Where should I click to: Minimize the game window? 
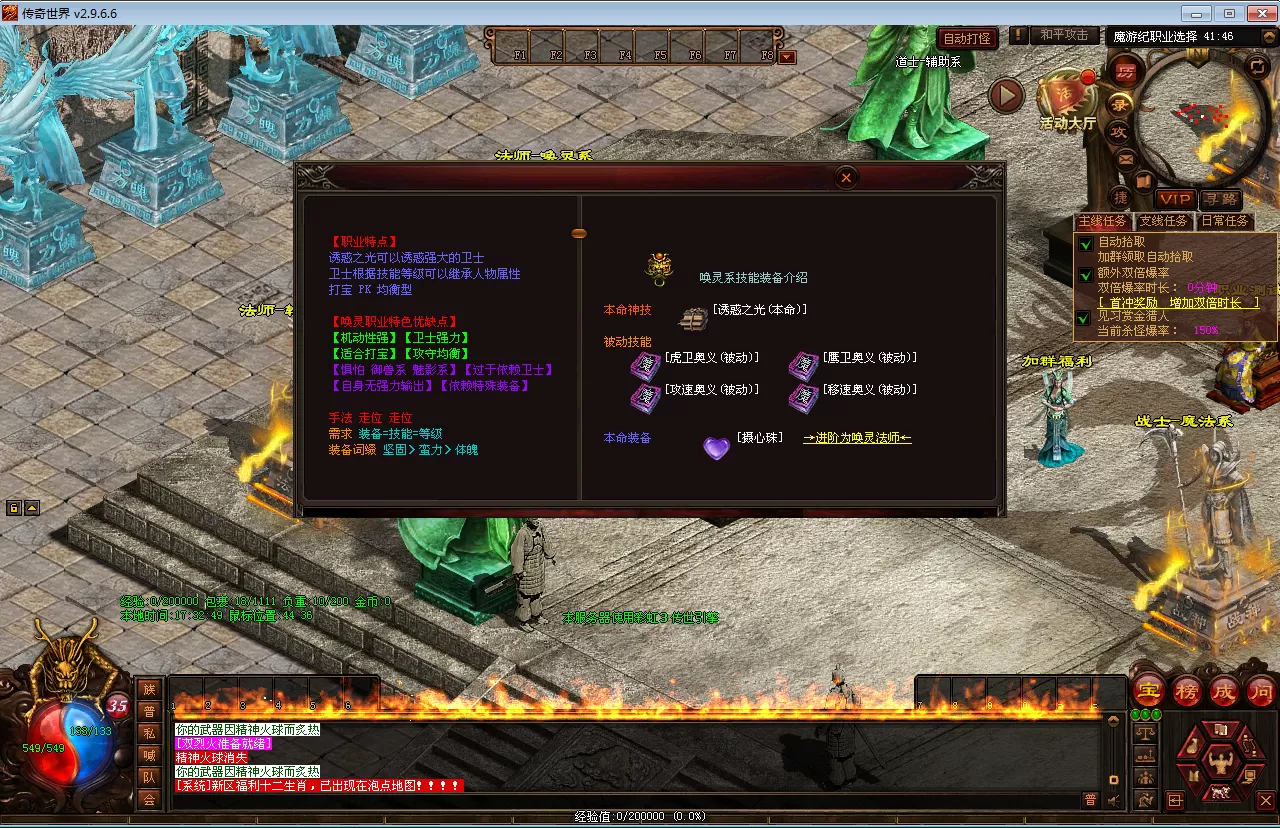coord(1197,13)
